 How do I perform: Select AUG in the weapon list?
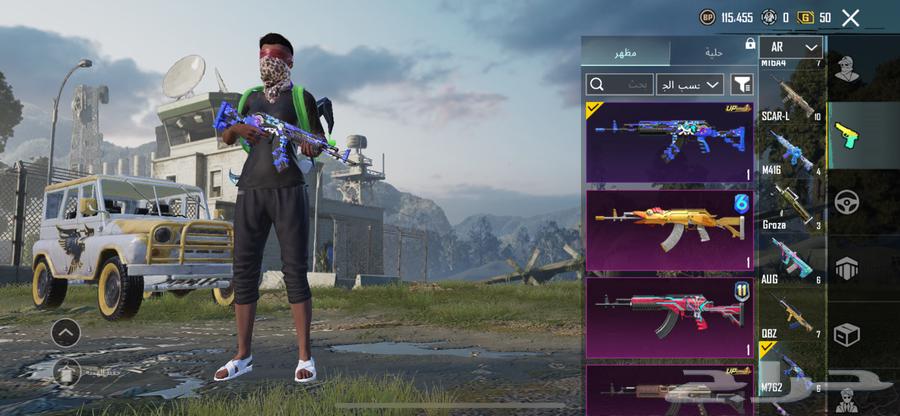789,260
